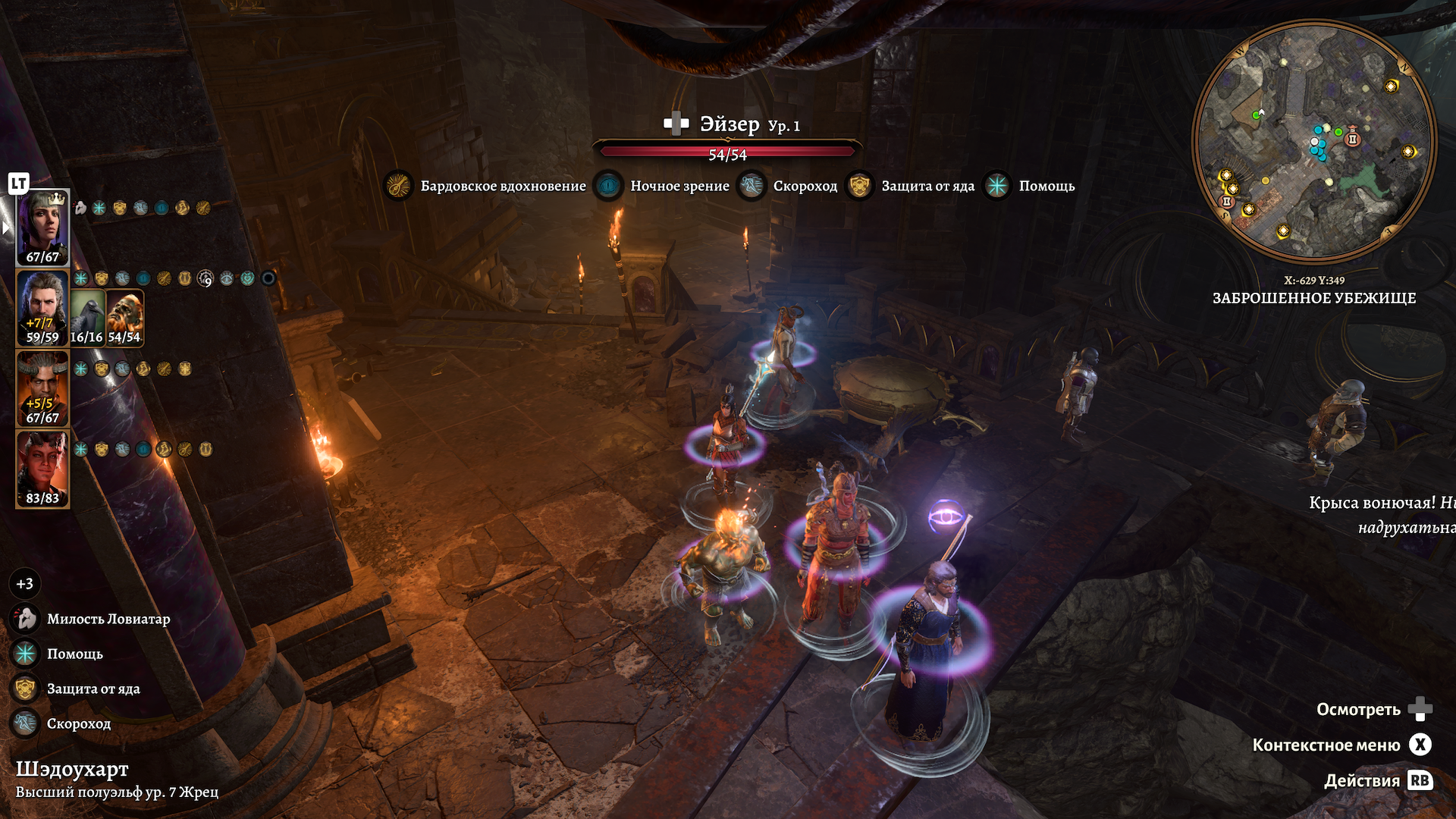Open the circular minimap
The image size is (1456, 819).
[x=1314, y=141]
